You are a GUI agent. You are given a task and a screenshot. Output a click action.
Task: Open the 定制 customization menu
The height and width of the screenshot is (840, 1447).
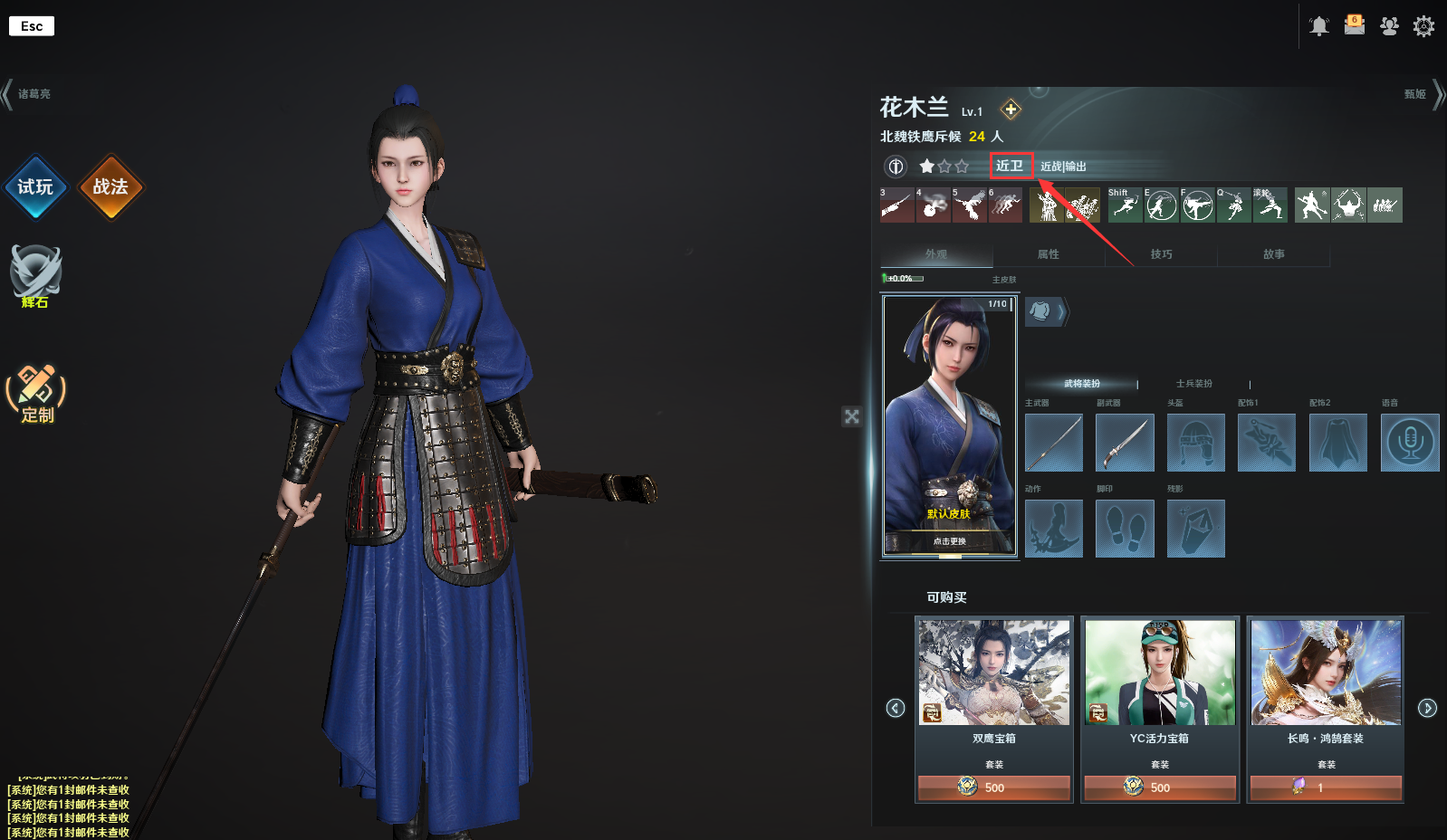point(36,393)
